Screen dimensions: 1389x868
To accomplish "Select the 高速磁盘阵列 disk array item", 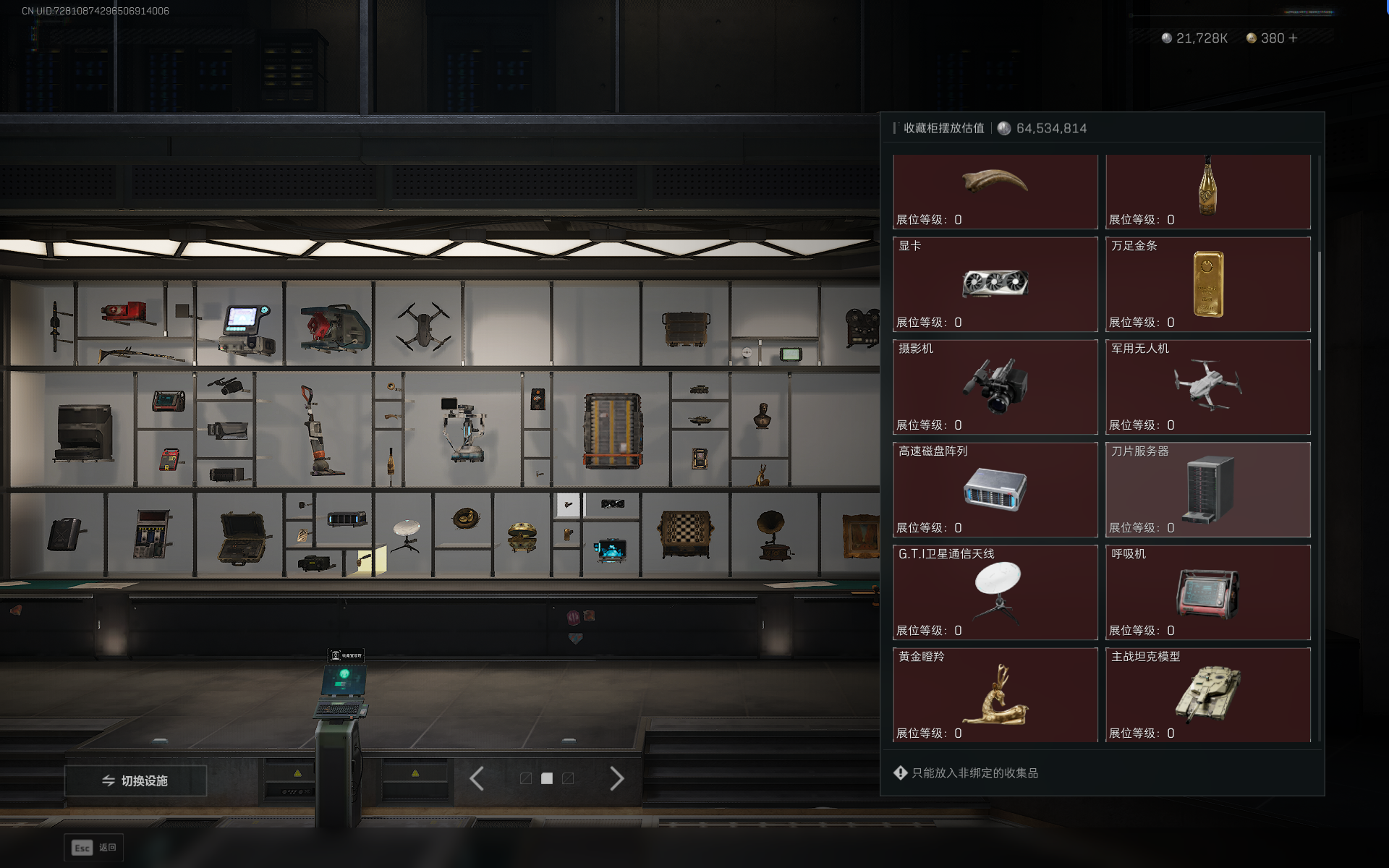I will 995,490.
